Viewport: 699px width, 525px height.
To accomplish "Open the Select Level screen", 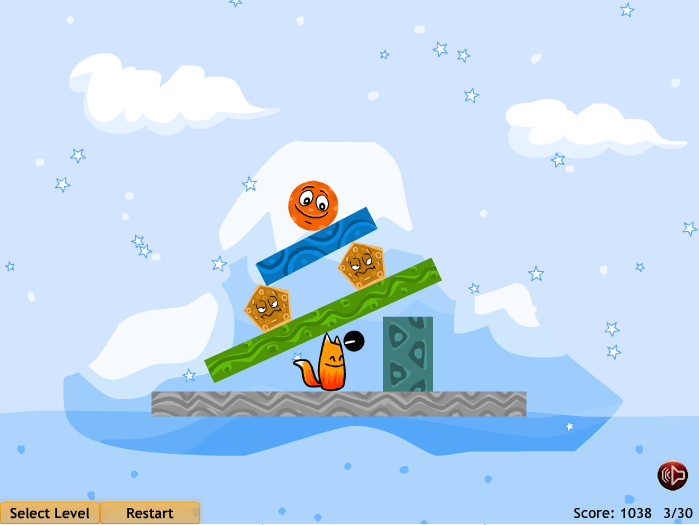I will click(49, 513).
